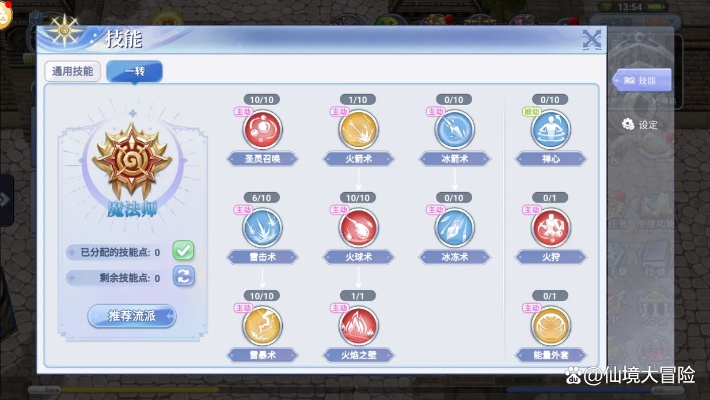Select the 圣灵召唤 skill icon
This screenshot has width=710, height=400.
click(x=264, y=130)
